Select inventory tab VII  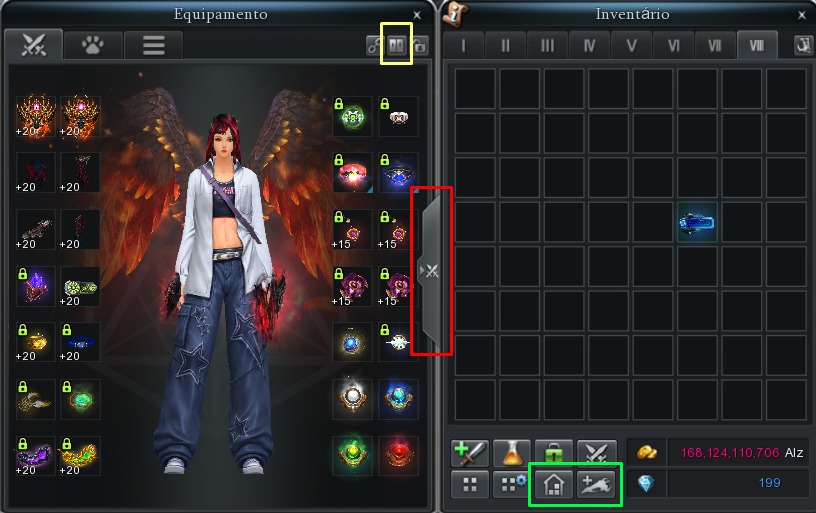(x=714, y=46)
